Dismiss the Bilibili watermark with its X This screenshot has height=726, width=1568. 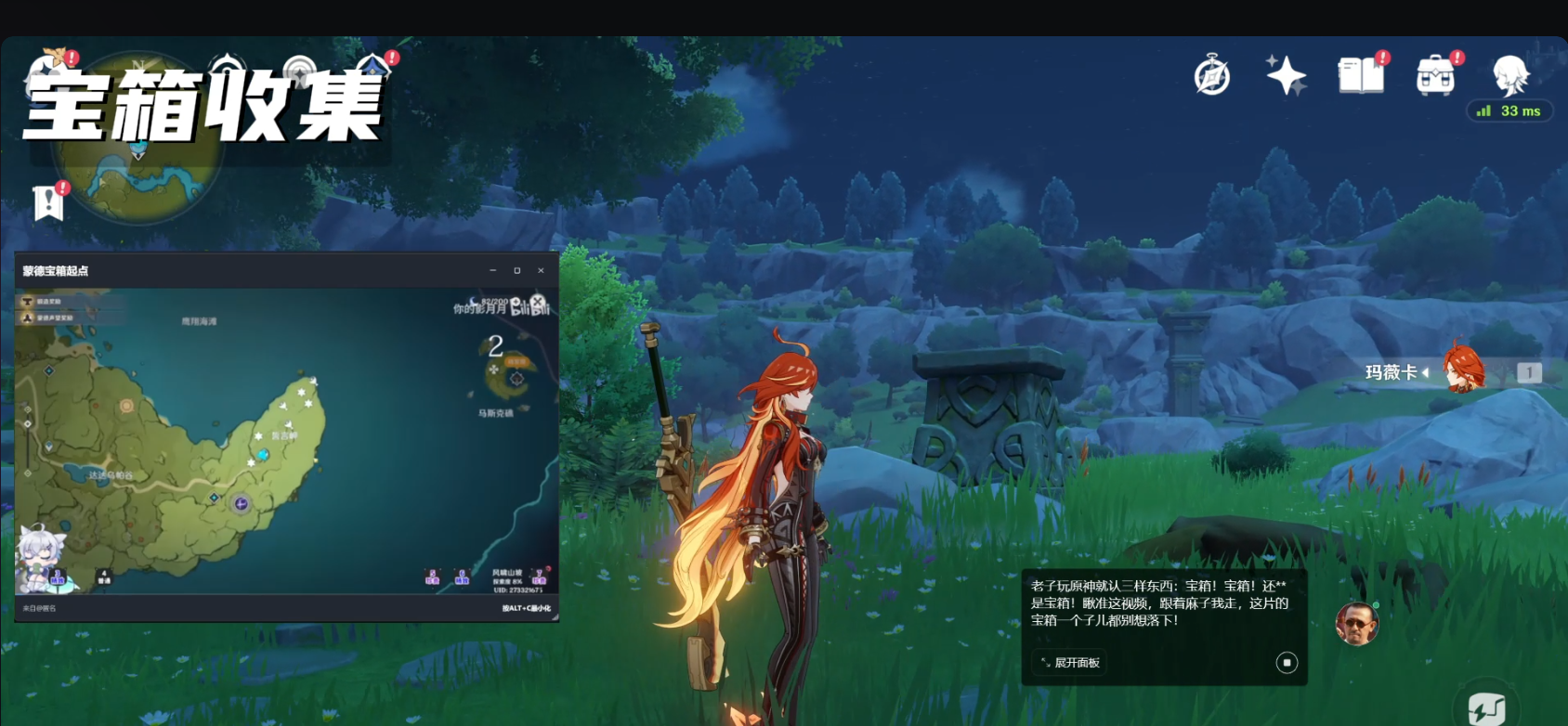pos(537,301)
